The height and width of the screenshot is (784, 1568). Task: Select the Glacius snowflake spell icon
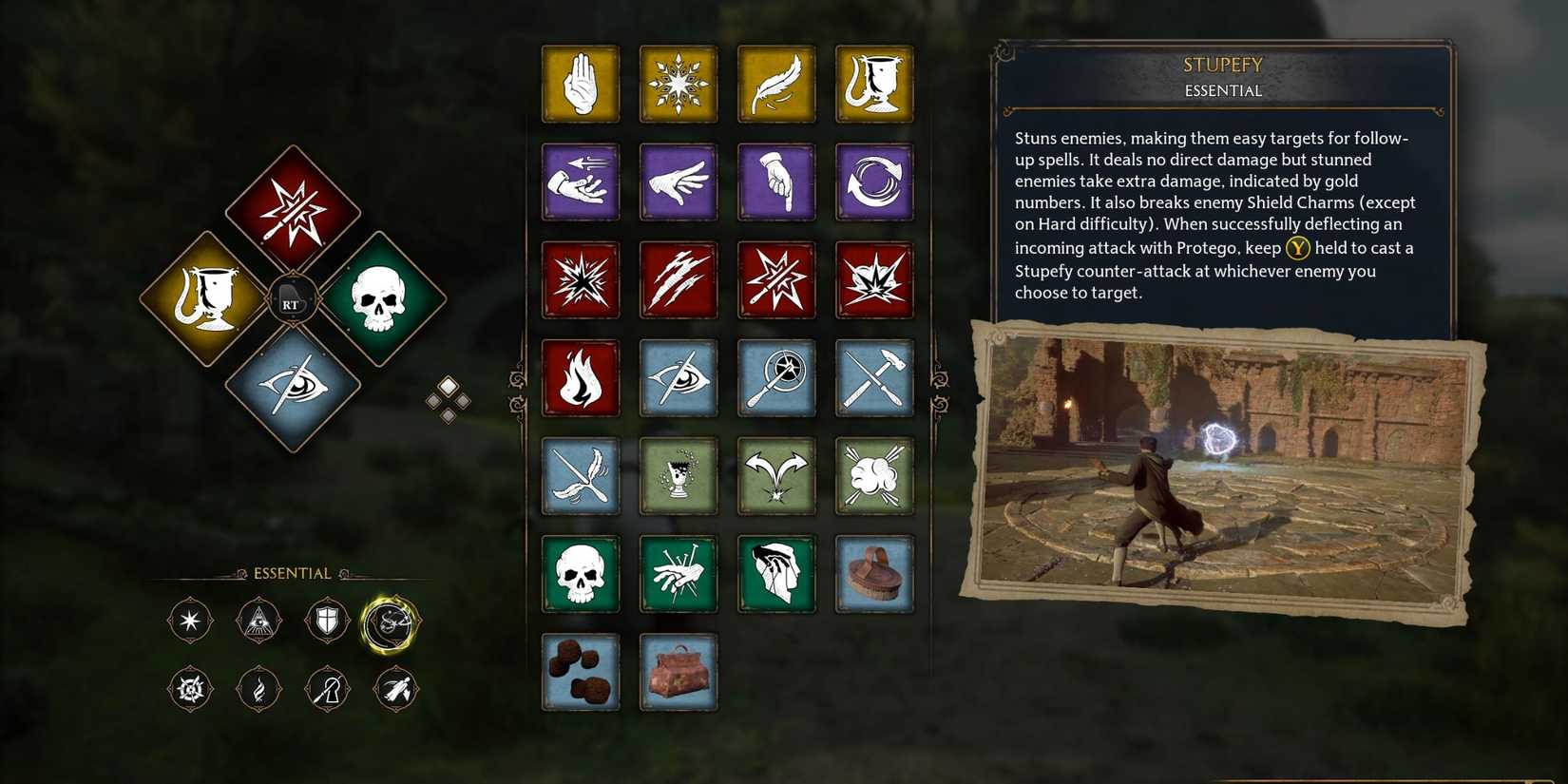click(679, 84)
